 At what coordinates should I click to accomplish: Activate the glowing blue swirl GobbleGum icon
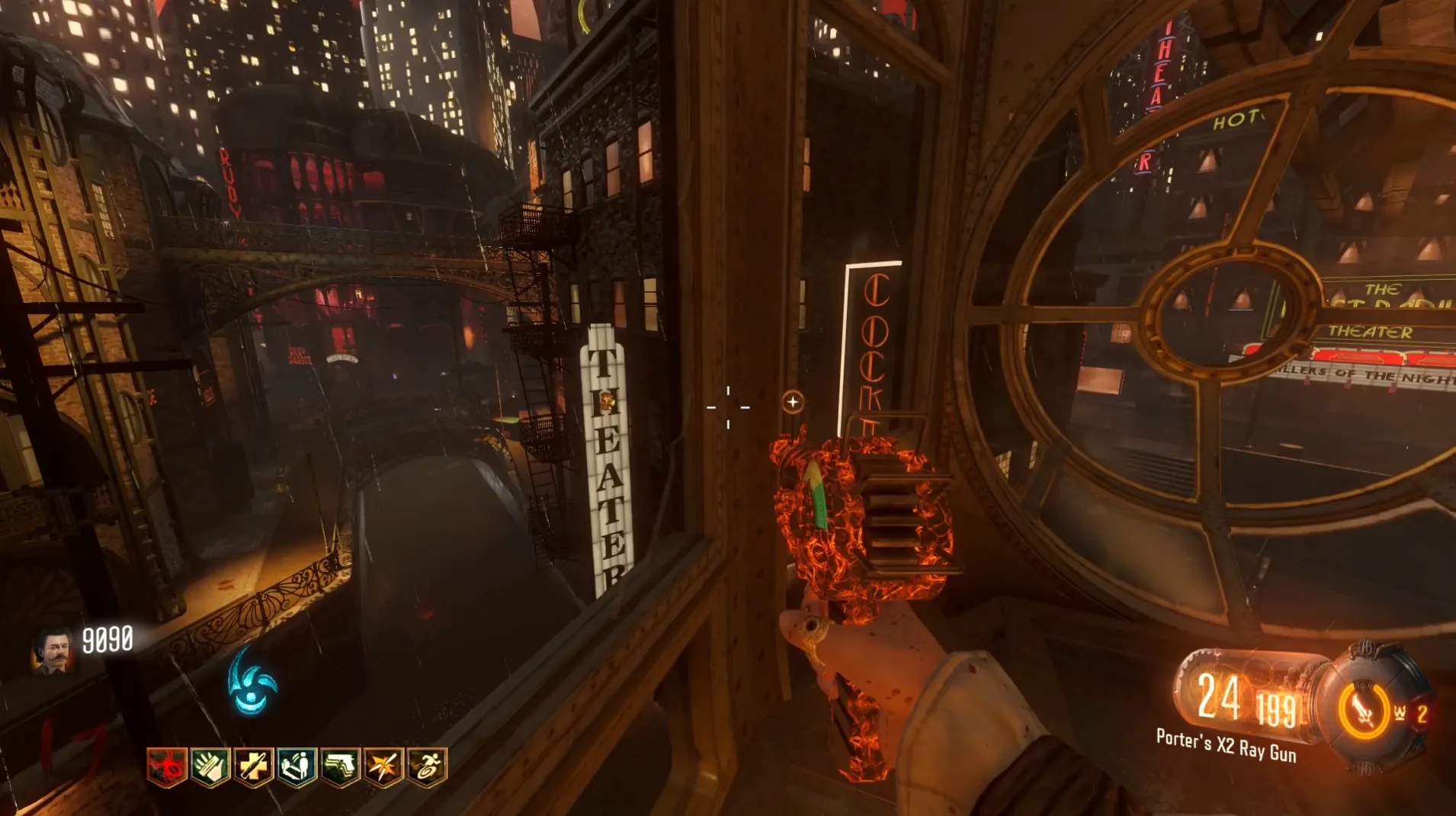point(252,682)
